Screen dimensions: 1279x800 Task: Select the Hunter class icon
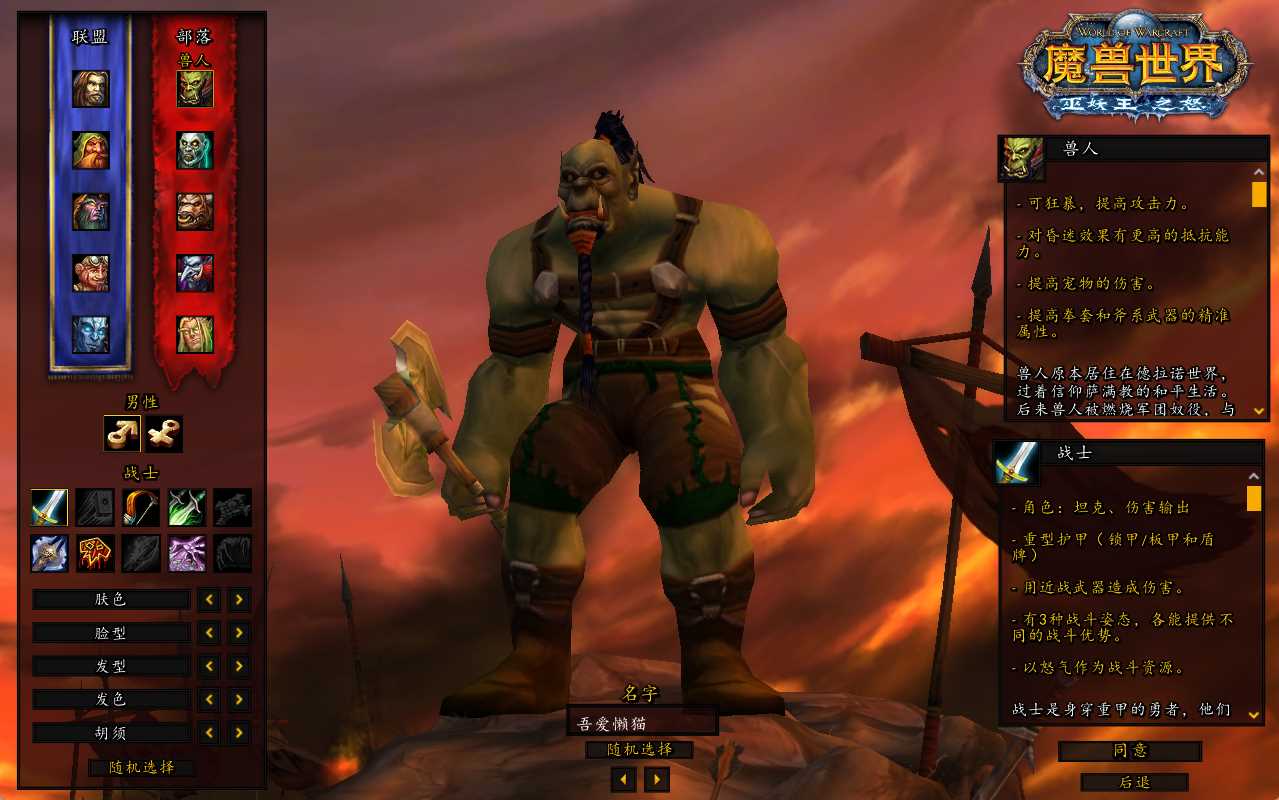click(141, 507)
